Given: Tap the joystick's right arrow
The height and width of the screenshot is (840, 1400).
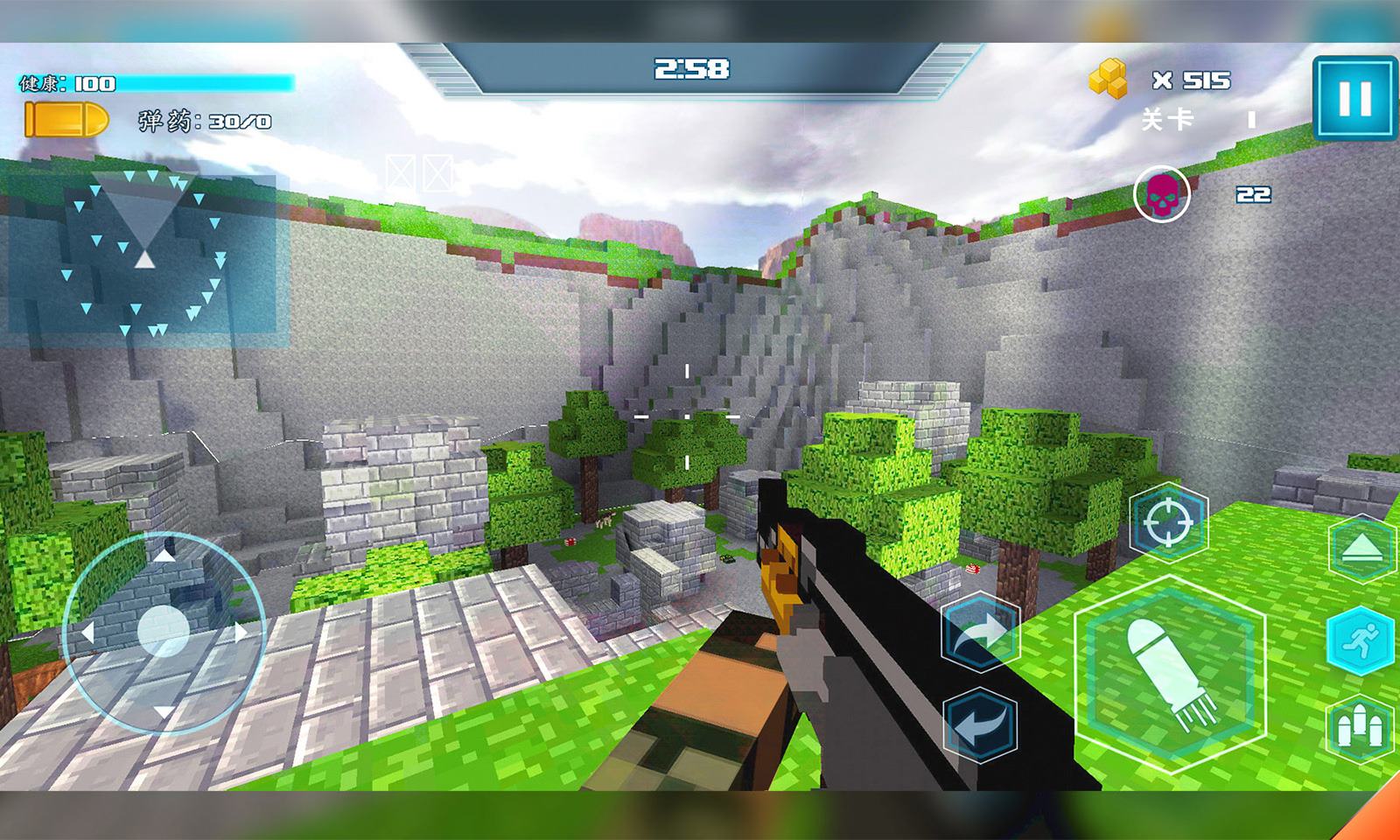Looking at the screenshot, I should tap(241, 632).
